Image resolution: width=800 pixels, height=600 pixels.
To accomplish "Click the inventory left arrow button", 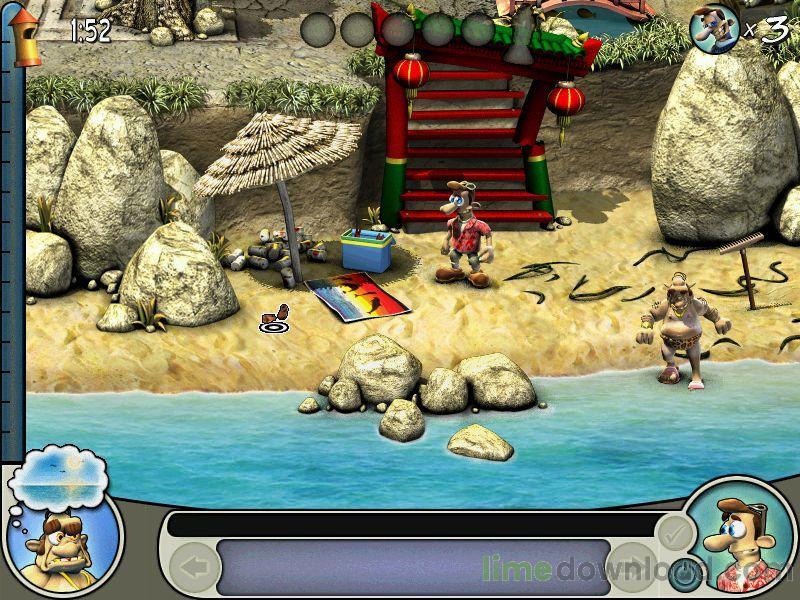I will [194, 567].
